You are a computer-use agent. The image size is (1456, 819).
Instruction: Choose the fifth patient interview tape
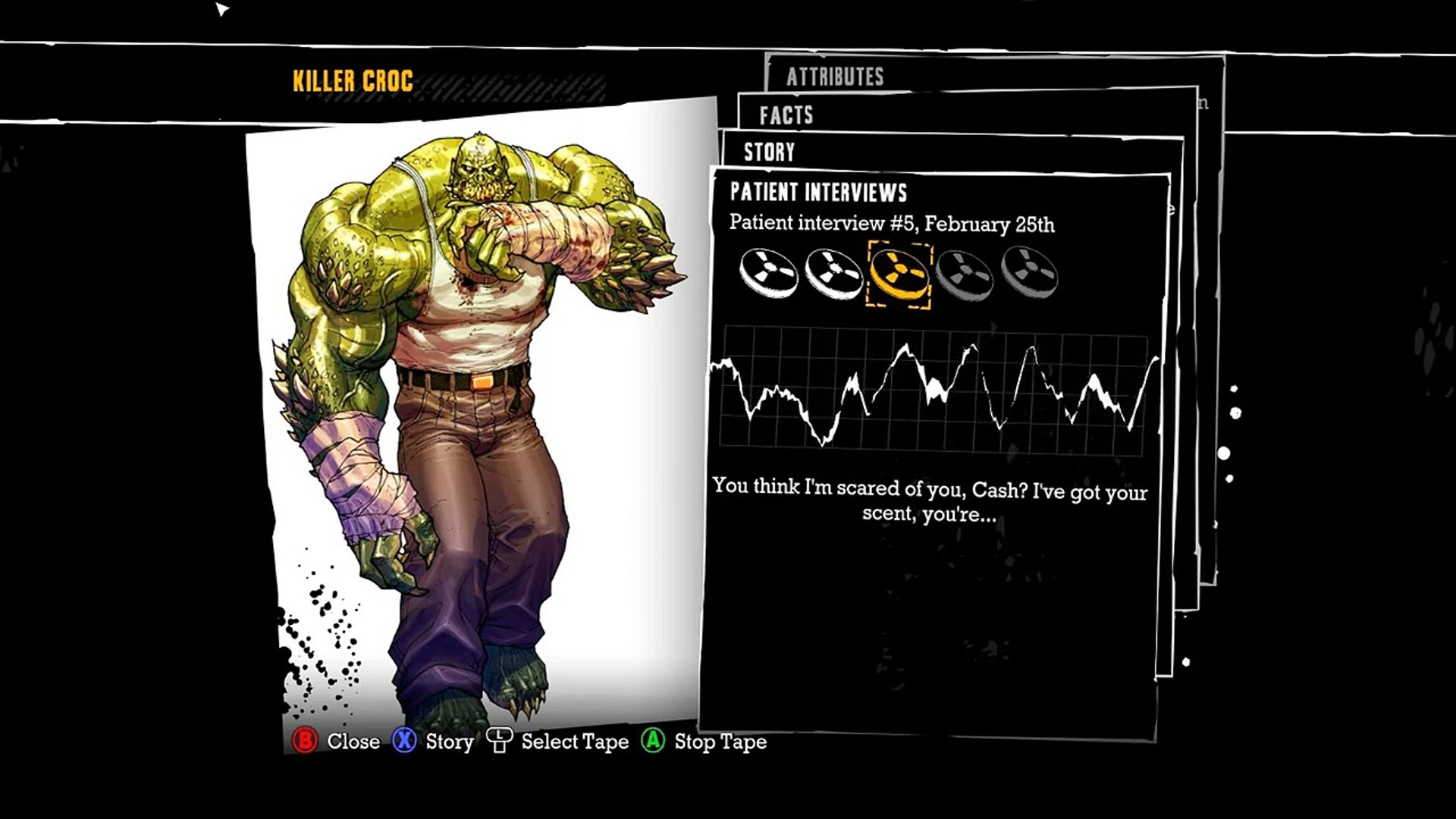1029,273
